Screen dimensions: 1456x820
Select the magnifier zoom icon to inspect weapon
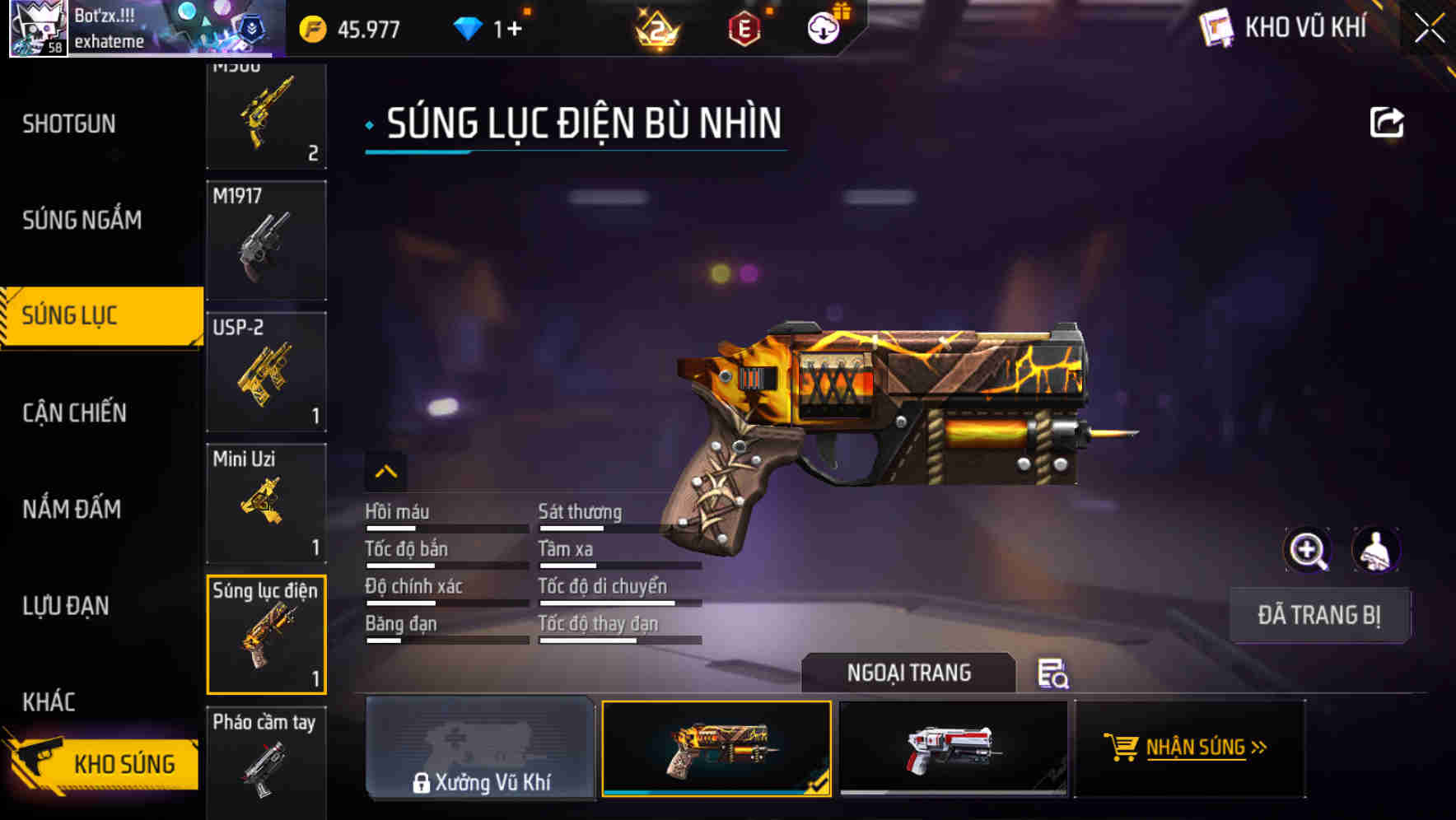tap(1309, 550)
